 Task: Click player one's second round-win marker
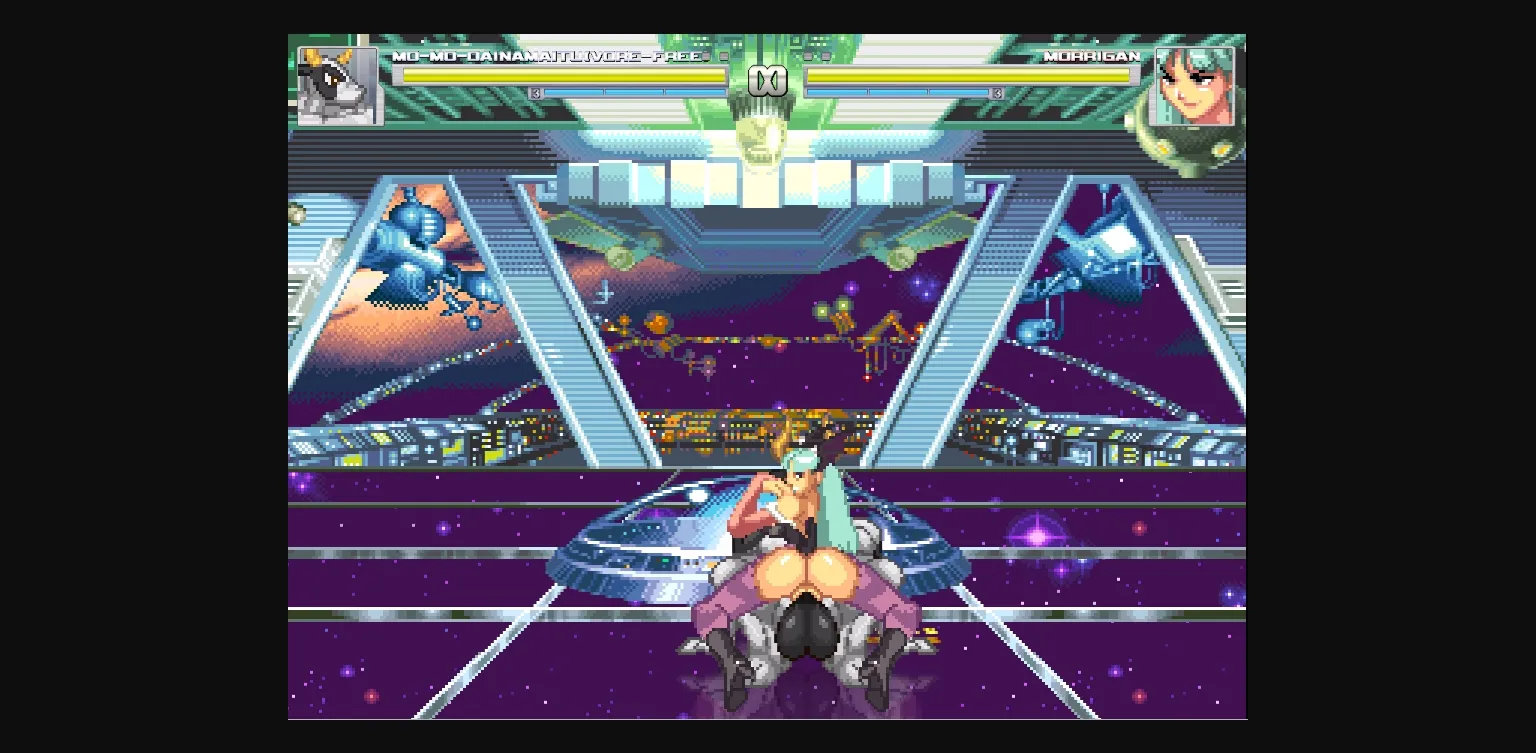pos(722,59)
